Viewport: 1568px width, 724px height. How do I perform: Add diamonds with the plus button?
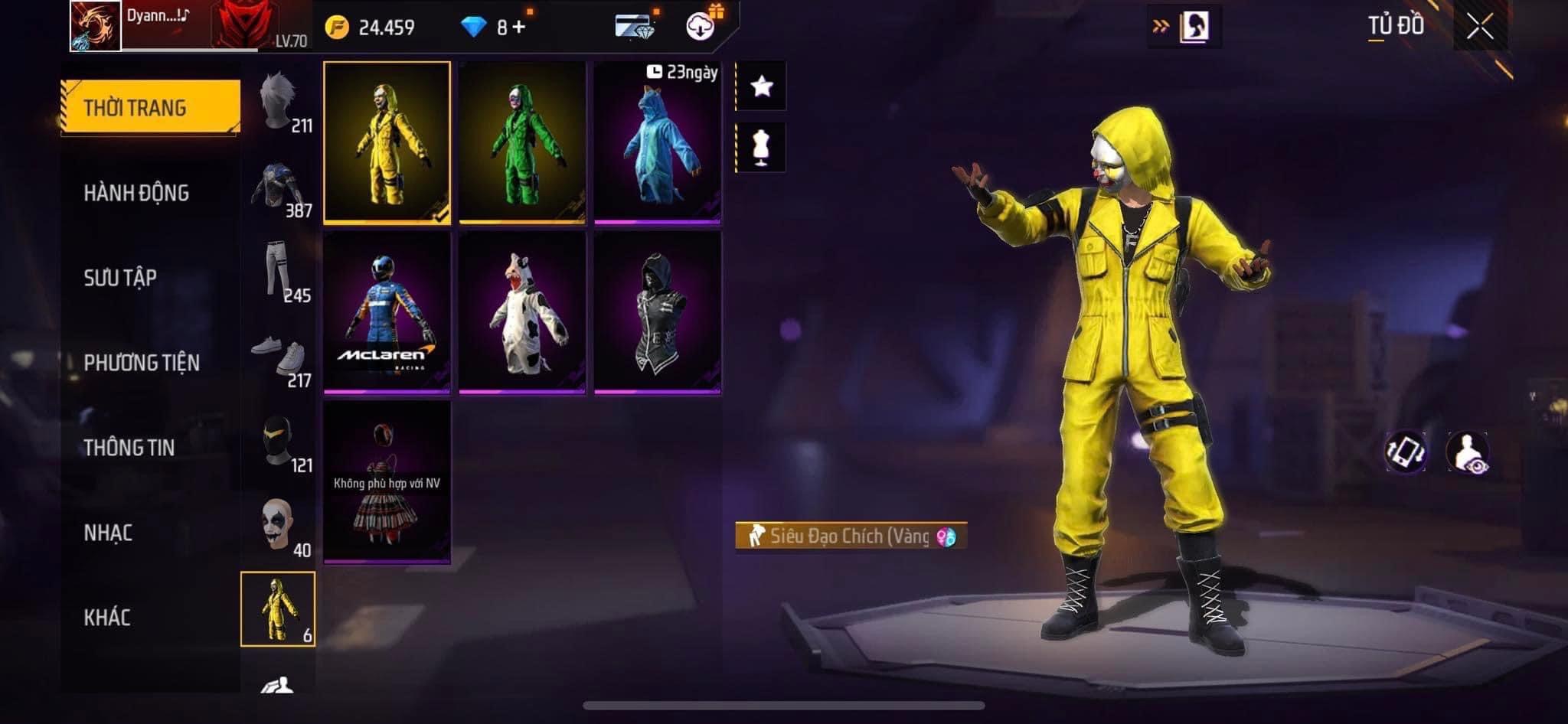point(519,28)
